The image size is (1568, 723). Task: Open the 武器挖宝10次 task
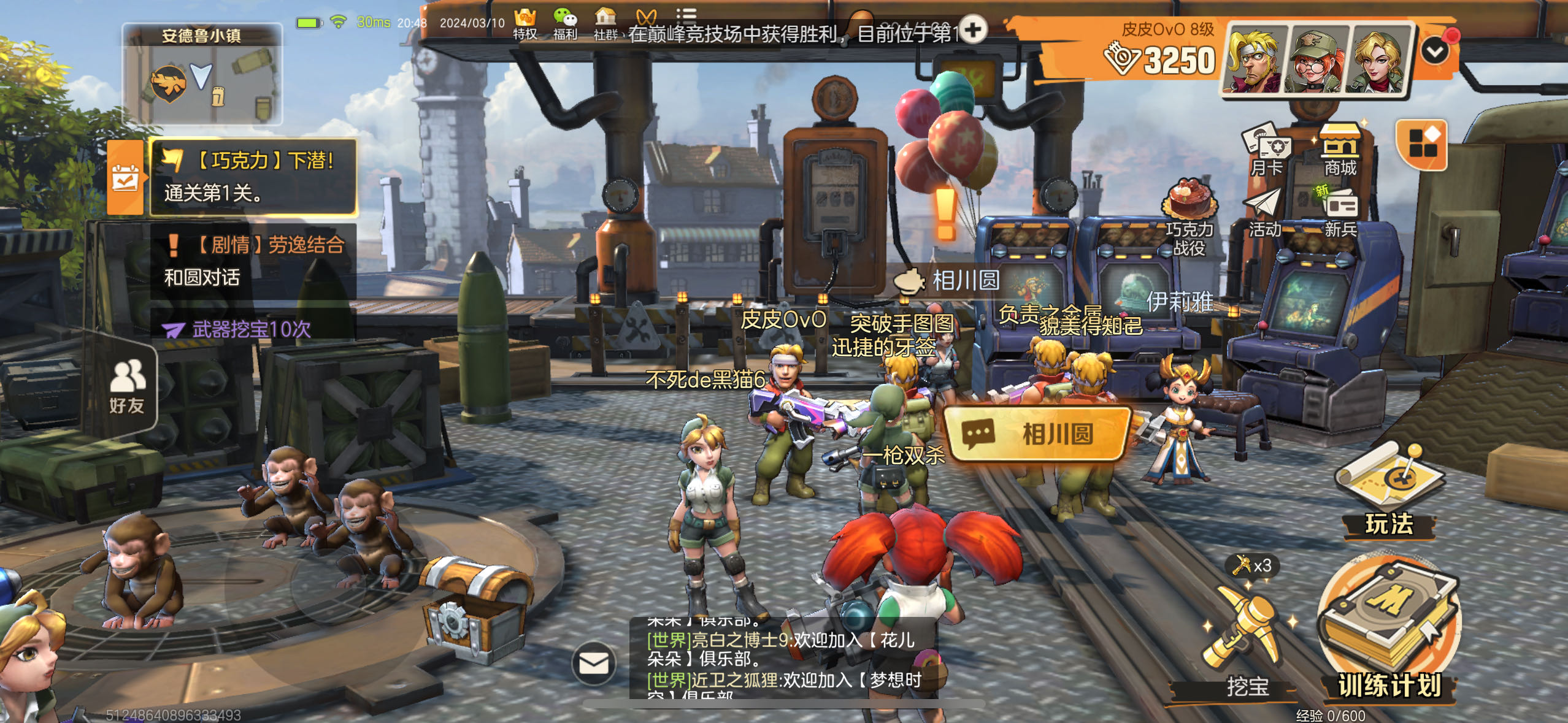coord(252,329)
